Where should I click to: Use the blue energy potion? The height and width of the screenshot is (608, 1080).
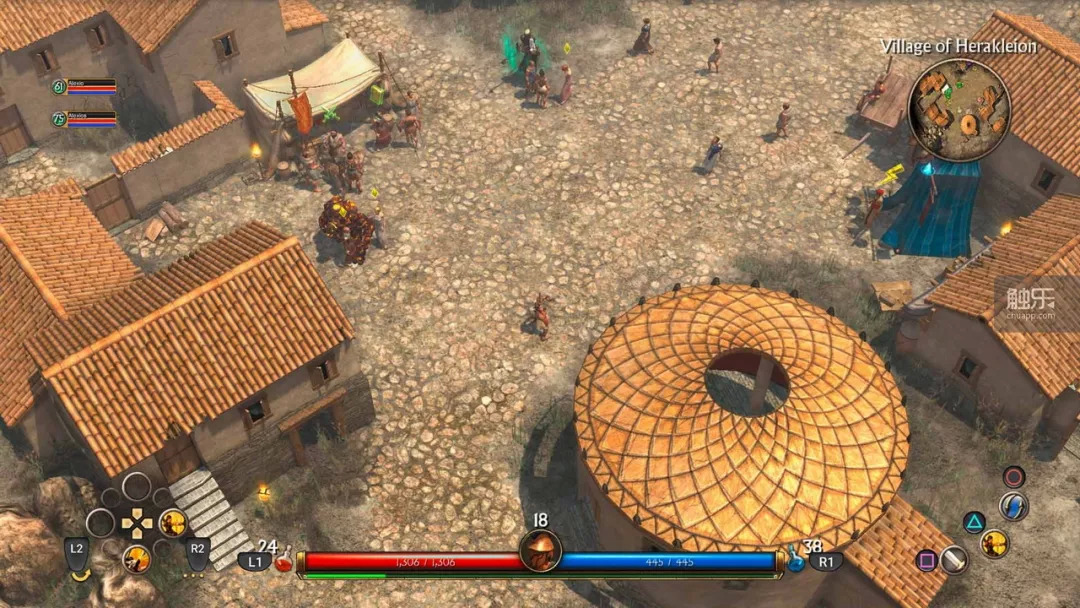[x=796, y=561]
